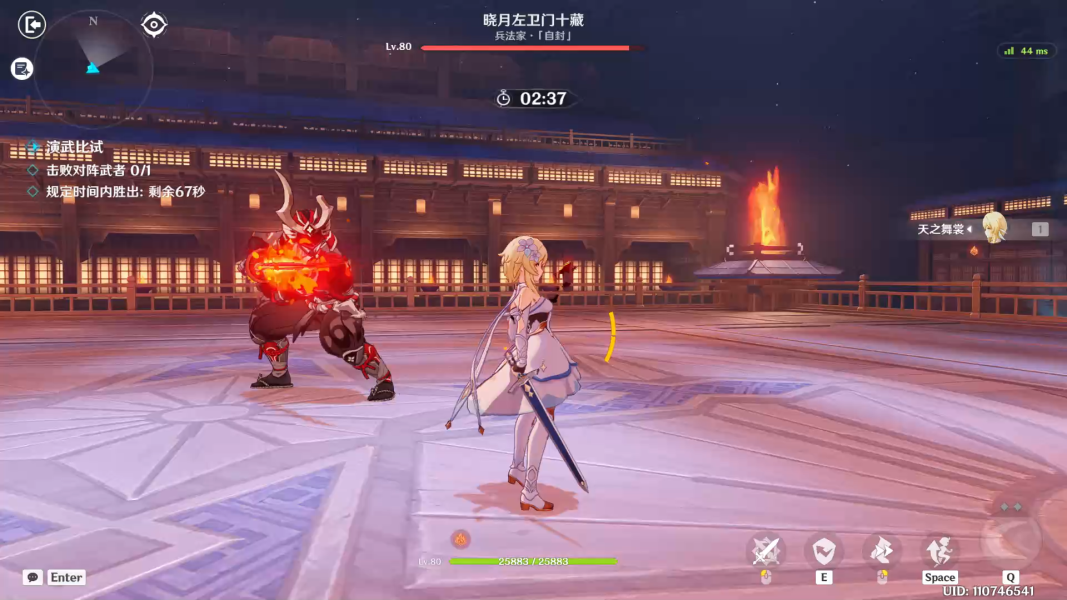Click the network ping indicator
Screen dimensions: 1067x600
pos(1026,51)
